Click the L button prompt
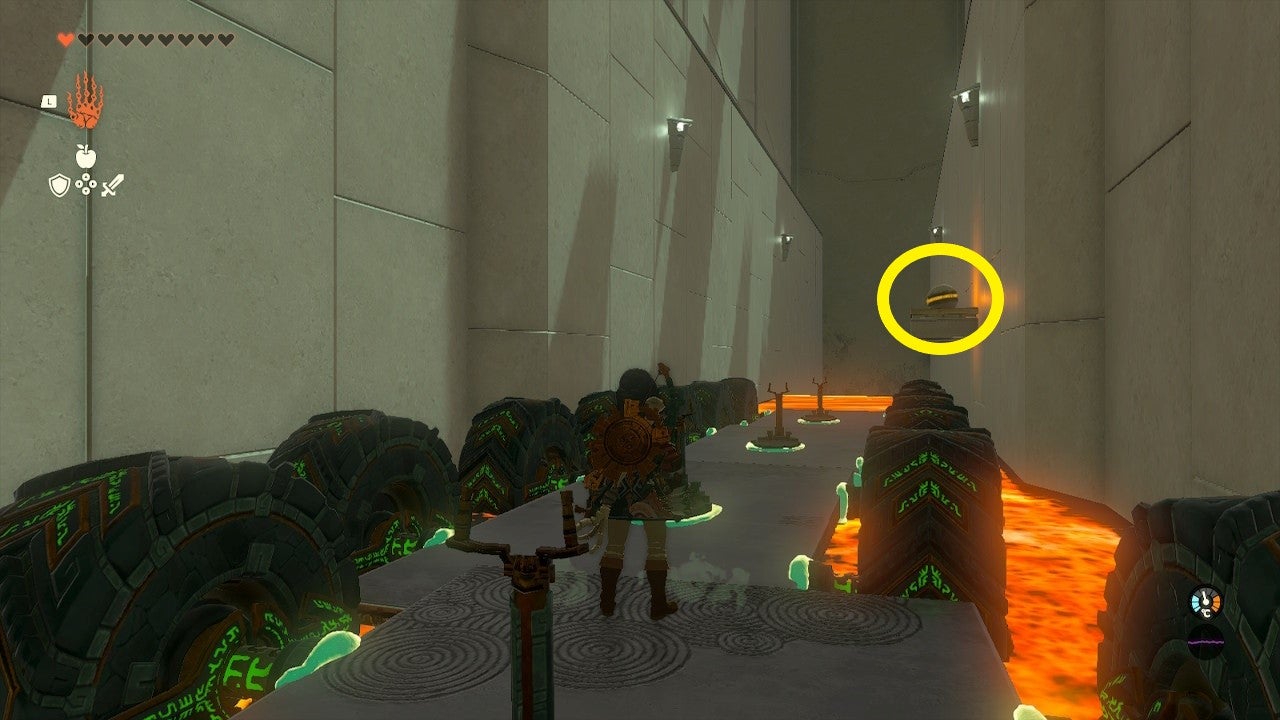Viewport: 1280px width, 720px height. pos(49,101)
